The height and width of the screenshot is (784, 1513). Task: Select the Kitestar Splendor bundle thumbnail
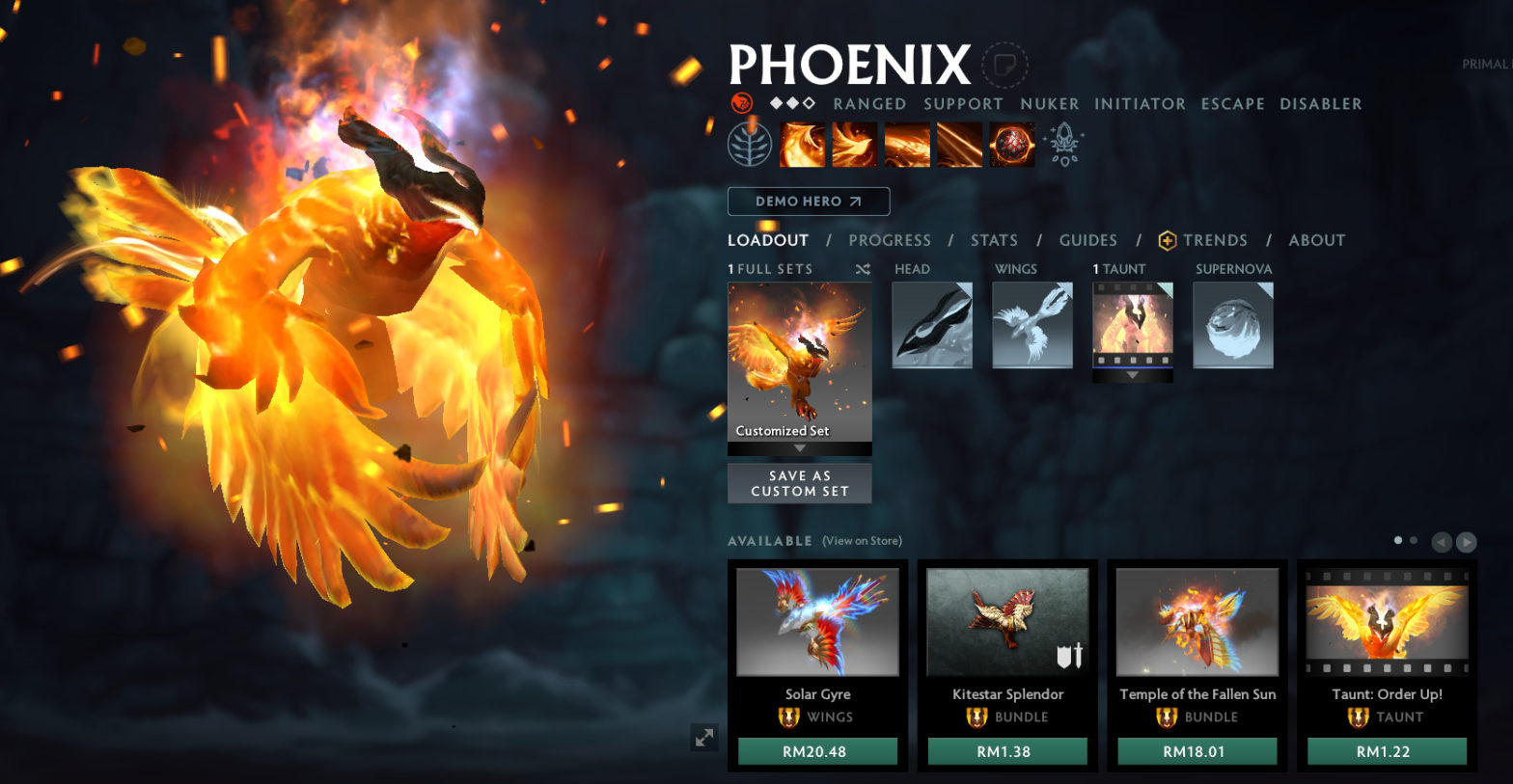1006,623
